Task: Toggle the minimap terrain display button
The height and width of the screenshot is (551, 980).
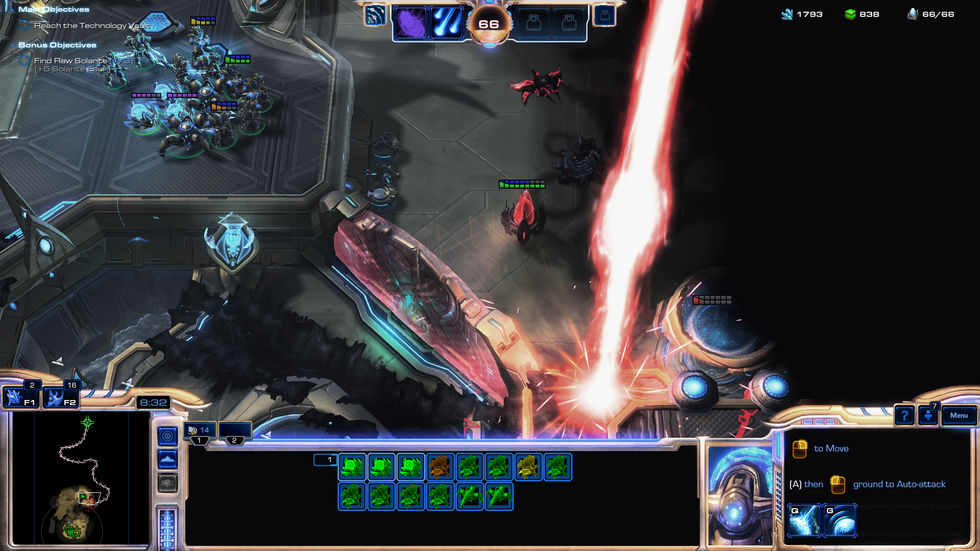Action: coord(167,459)
